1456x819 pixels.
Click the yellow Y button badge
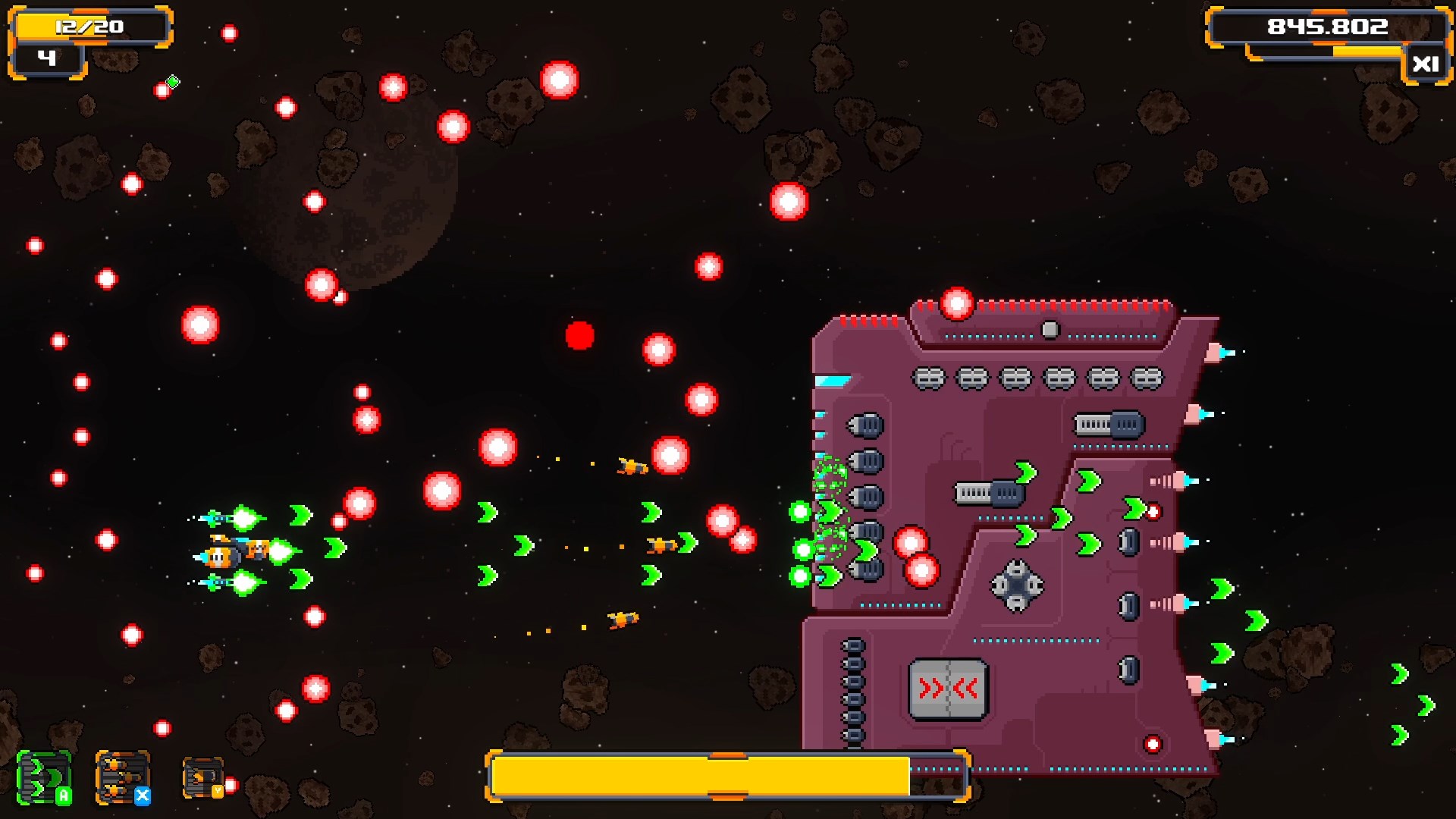point(217,791)
